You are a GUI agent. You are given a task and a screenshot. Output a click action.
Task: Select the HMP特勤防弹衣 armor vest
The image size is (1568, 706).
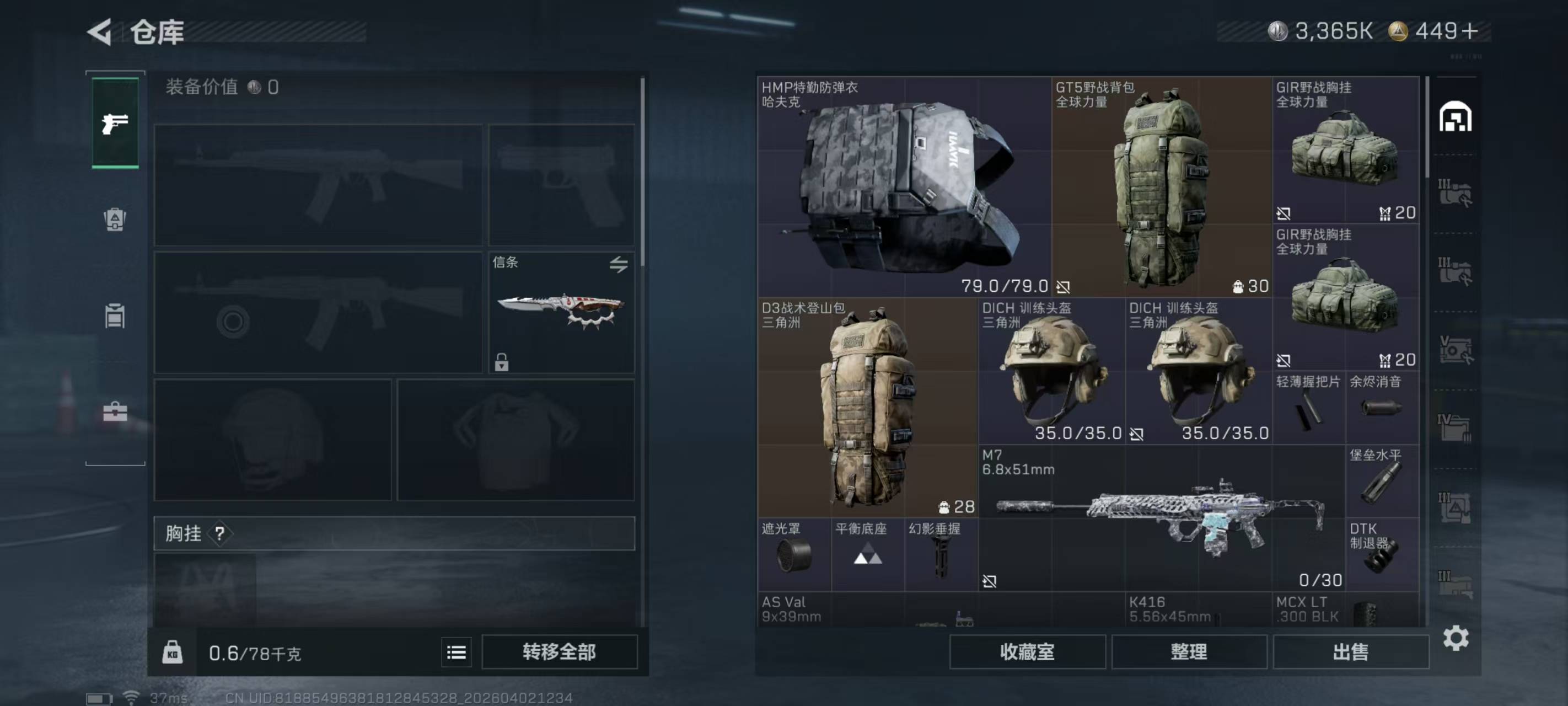[903, 186]
